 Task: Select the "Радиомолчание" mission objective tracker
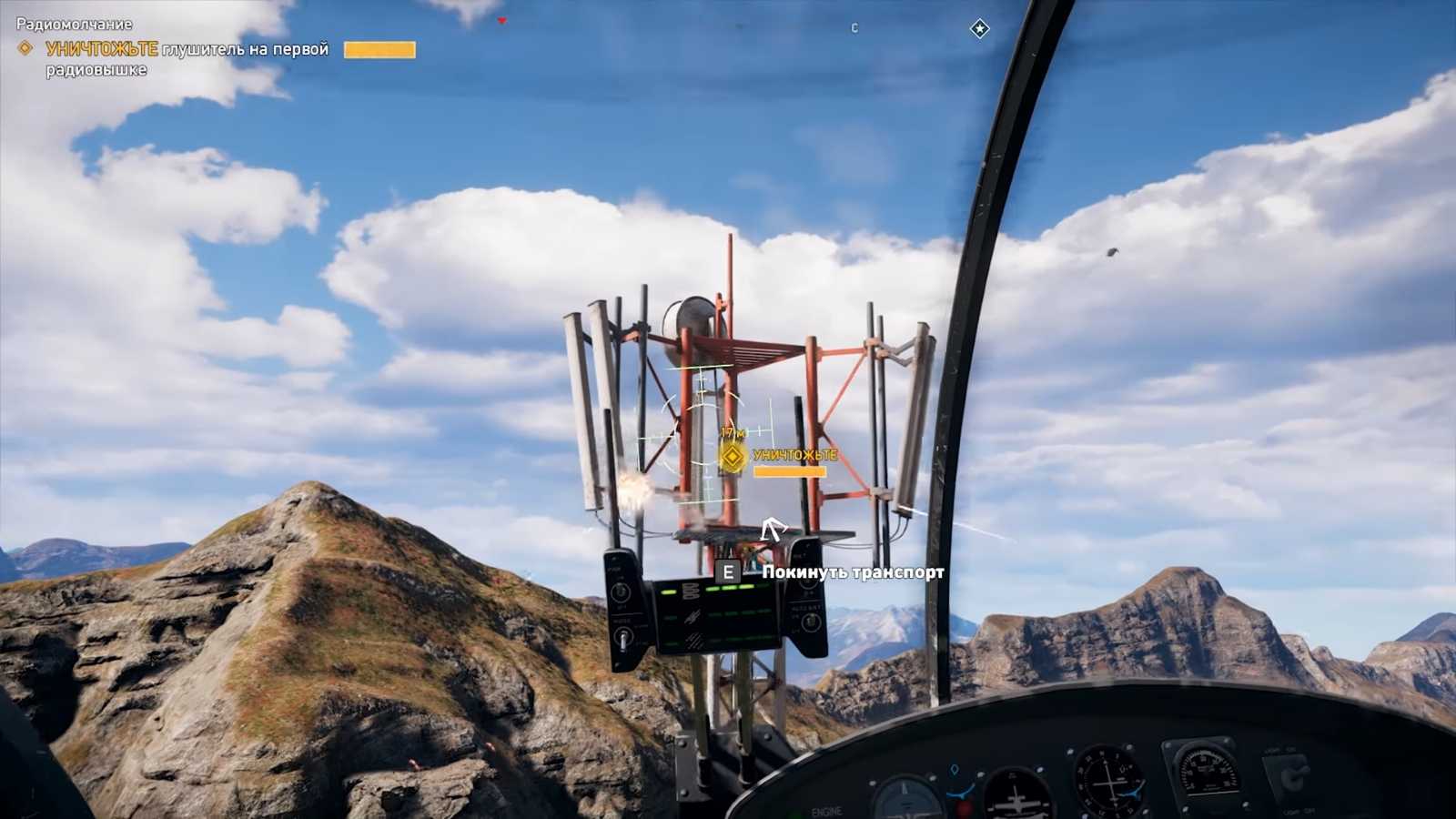[x=75, y=25]
